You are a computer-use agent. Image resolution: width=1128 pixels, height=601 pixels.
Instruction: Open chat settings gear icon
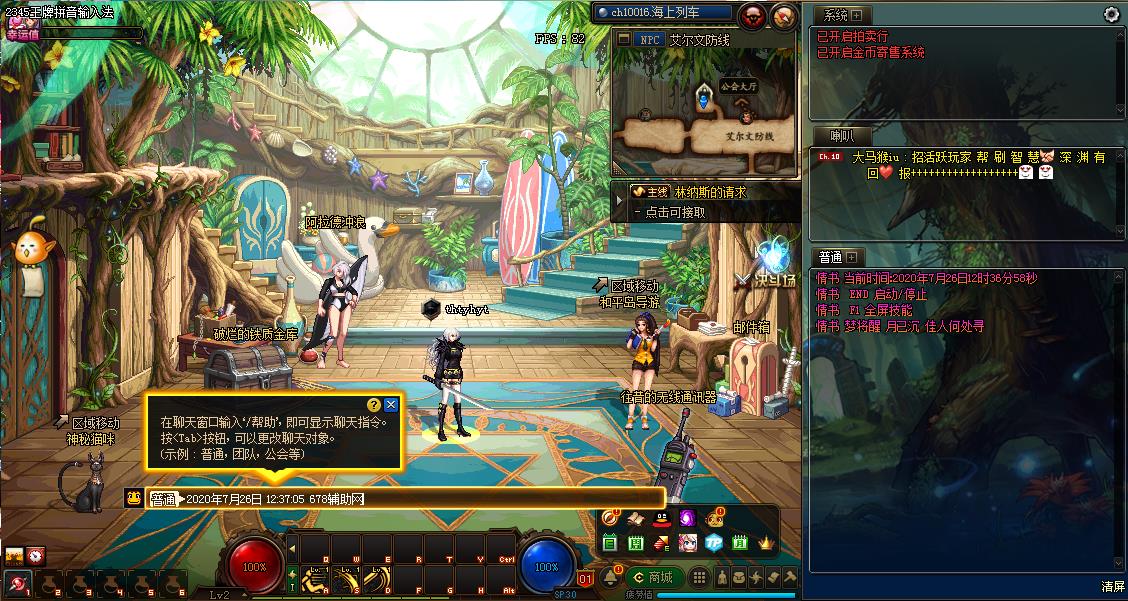pos(1111,14)
